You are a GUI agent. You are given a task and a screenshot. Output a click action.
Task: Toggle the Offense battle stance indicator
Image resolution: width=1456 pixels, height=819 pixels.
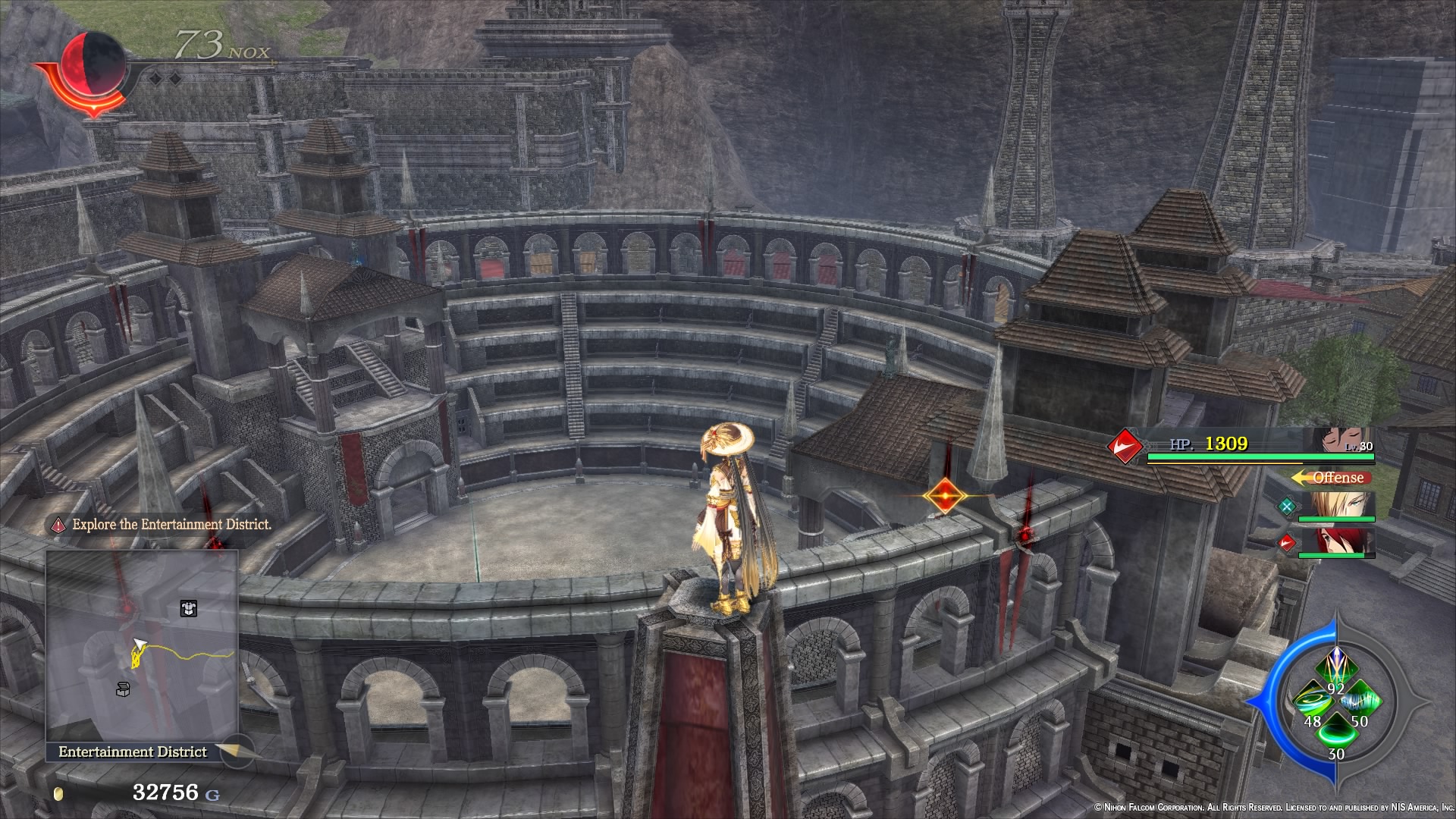[1341, 478]
